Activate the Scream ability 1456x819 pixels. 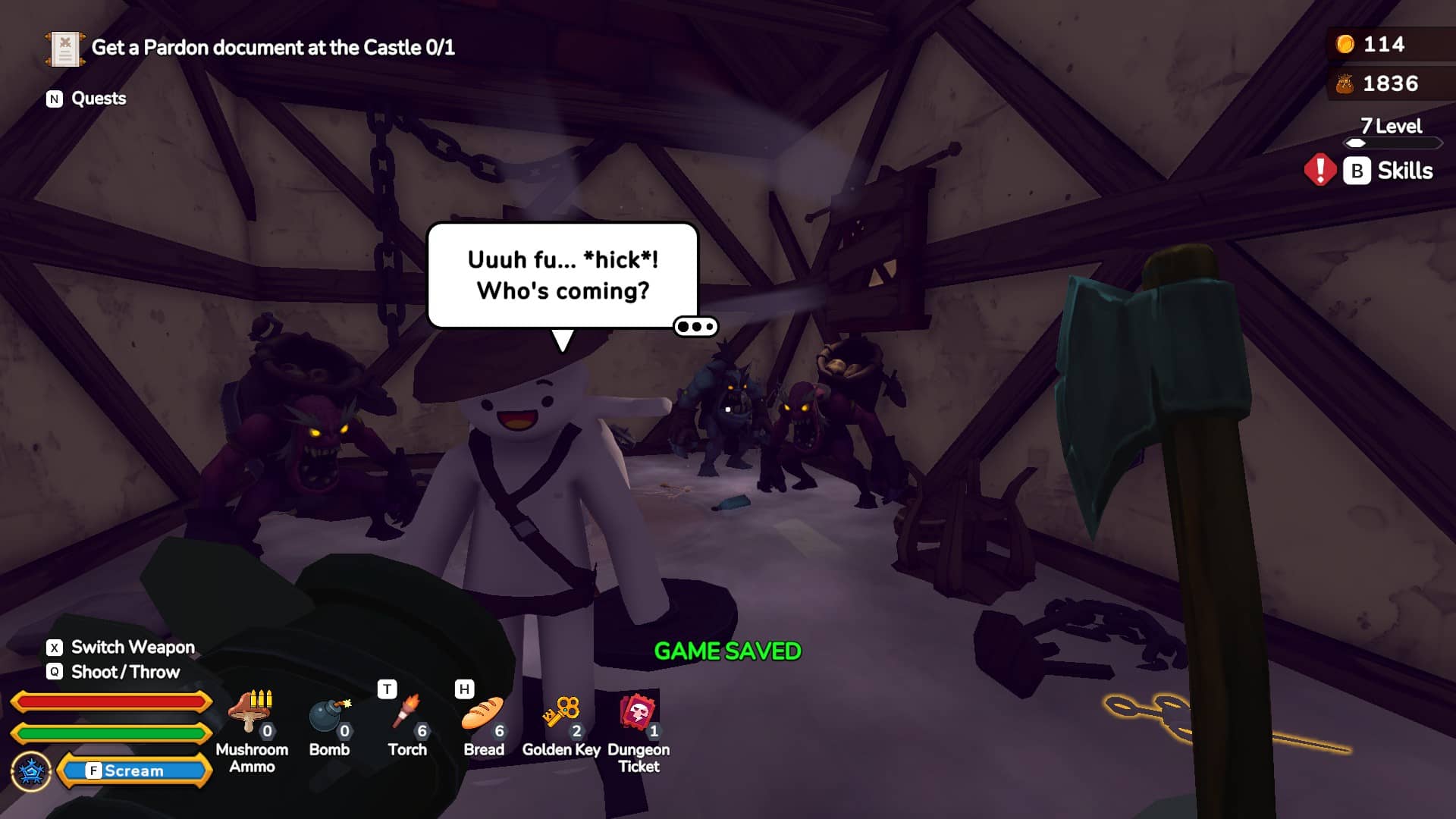click(x=133, y=771)
